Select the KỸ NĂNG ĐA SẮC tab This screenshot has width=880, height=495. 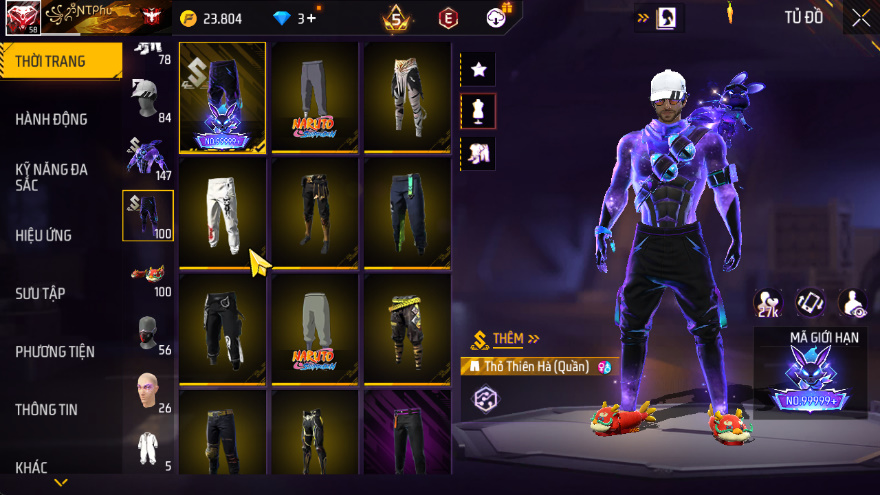[x=51, y=177]
